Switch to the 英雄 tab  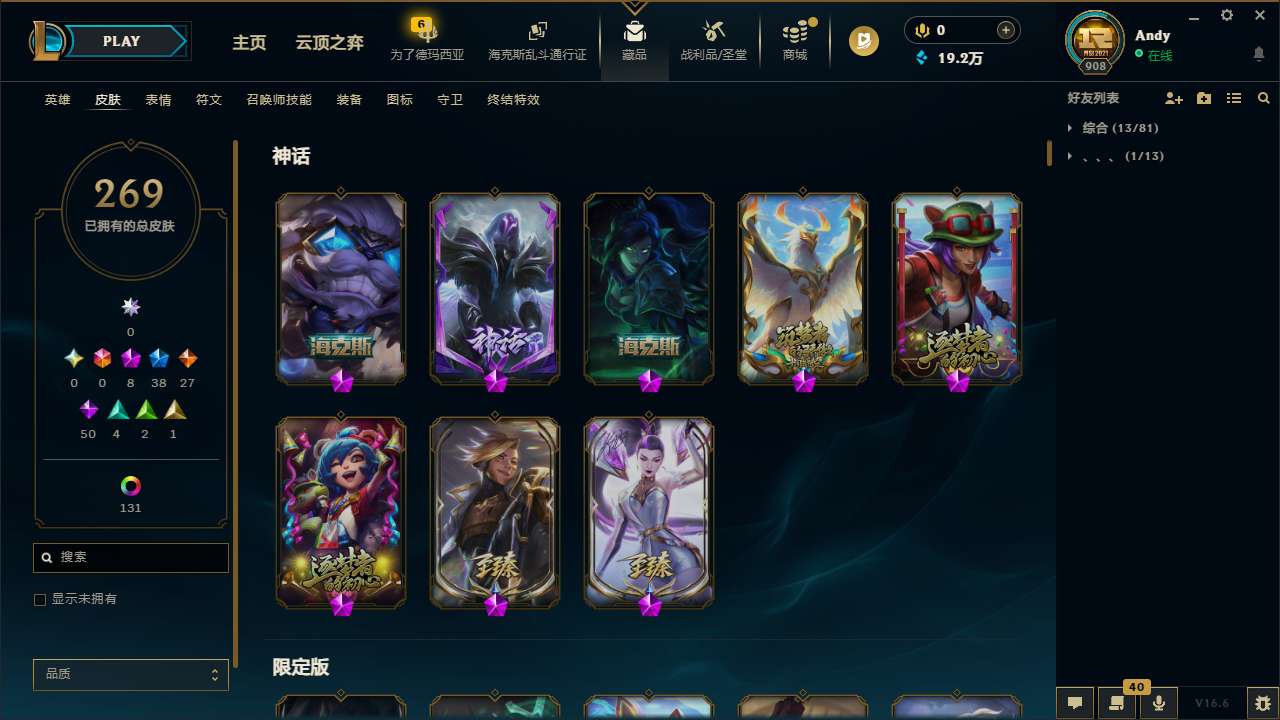click(57, 100)
